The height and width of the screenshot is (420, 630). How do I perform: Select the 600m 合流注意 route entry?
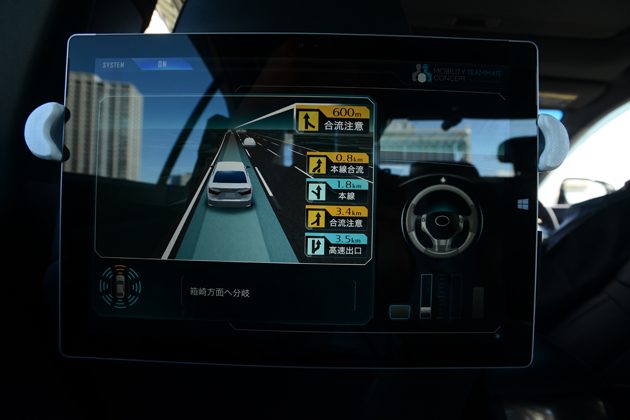[332, 120]
